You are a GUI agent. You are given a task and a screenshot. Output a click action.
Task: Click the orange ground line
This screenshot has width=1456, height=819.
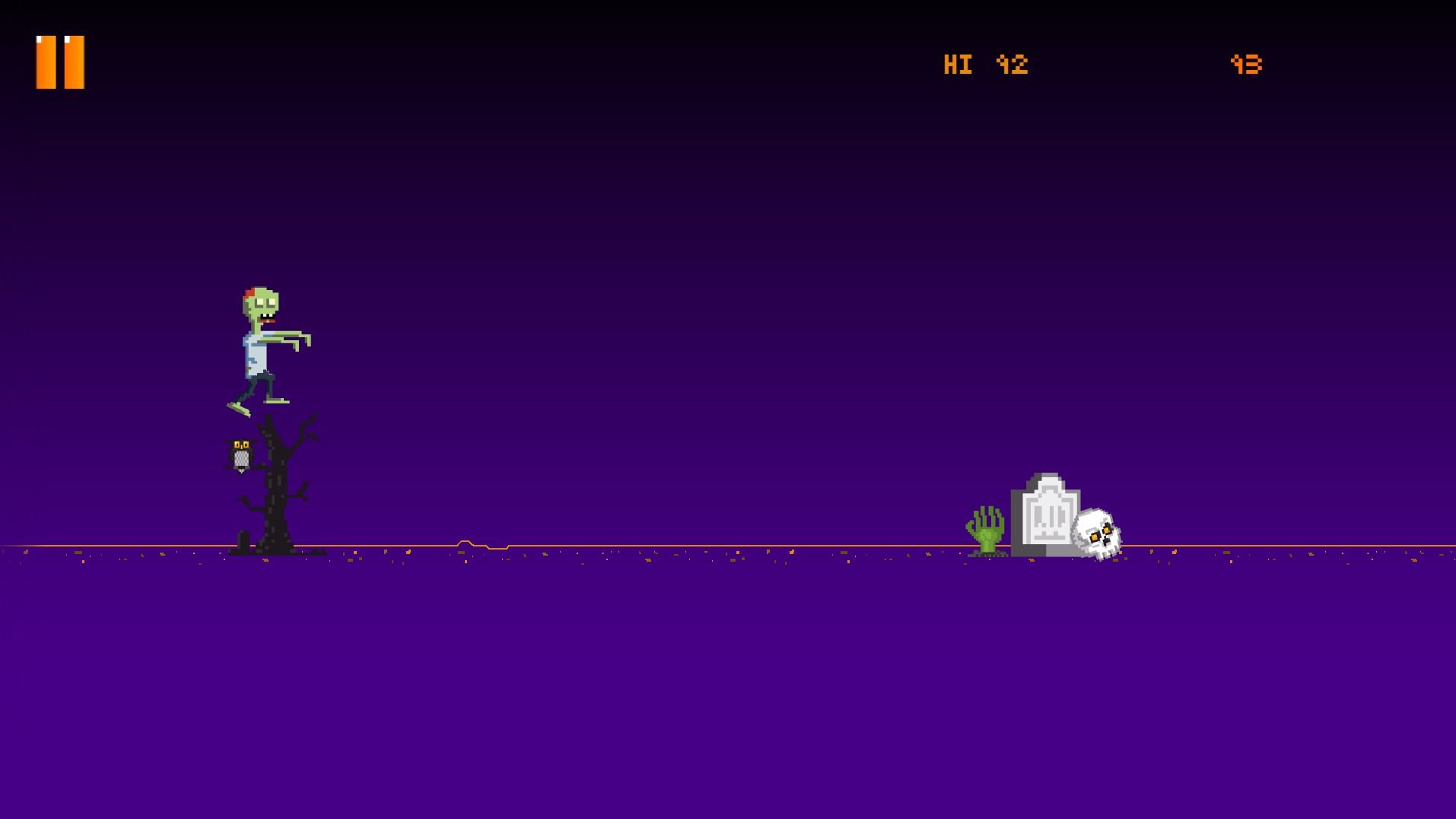(x=685, y=546)
